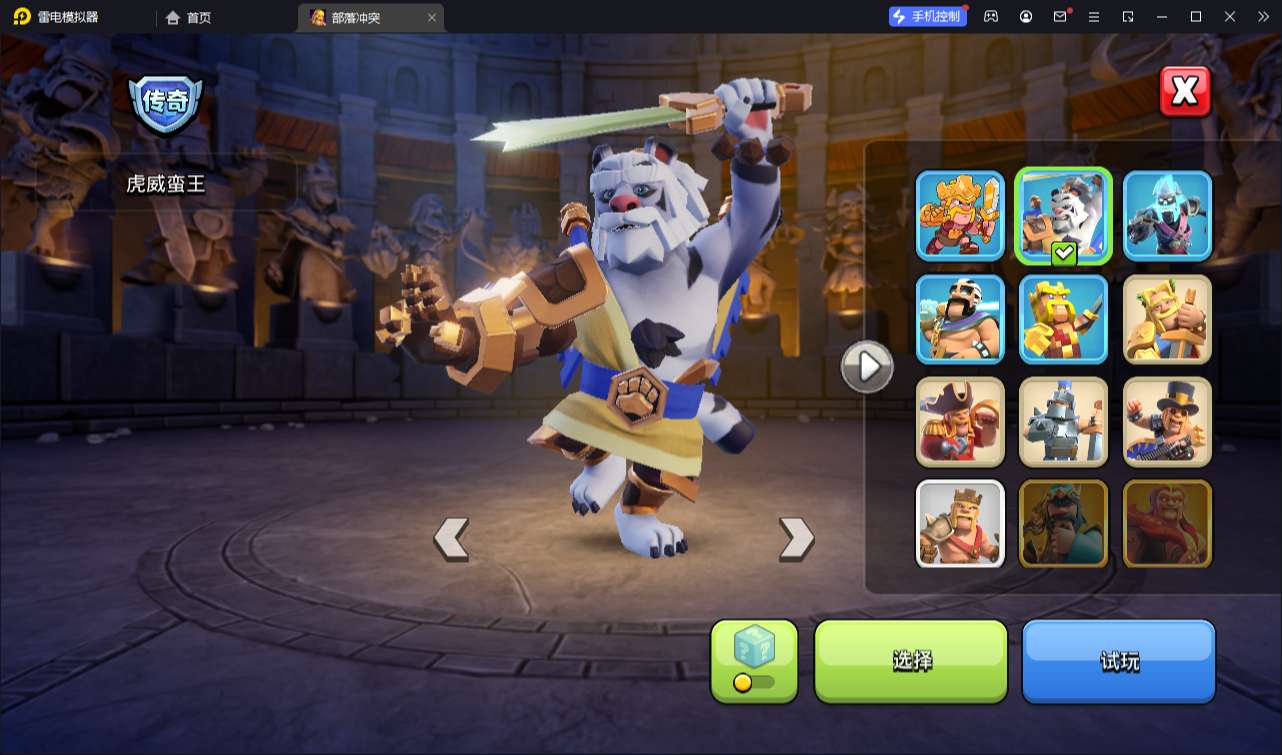
Task: Toggle the random skin mystery cube
Action: coord(754,661)
